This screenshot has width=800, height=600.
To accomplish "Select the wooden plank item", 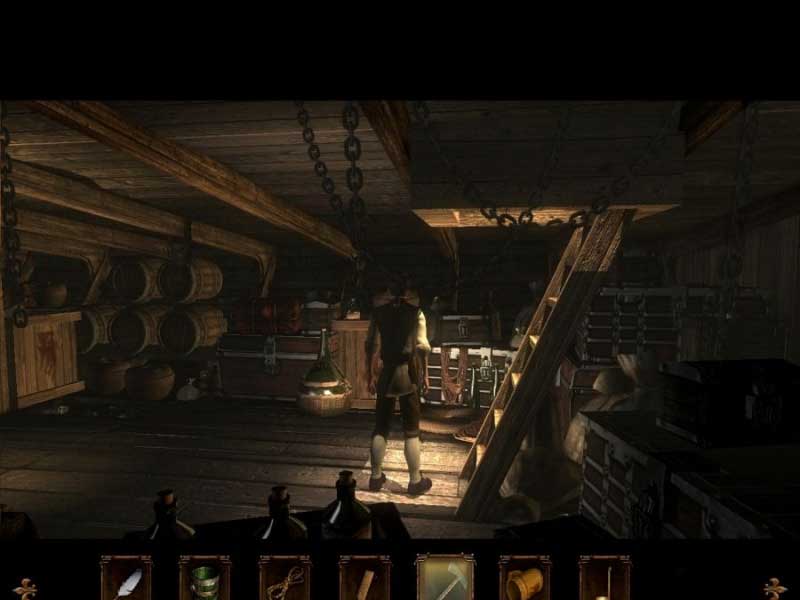I will 365,580.
